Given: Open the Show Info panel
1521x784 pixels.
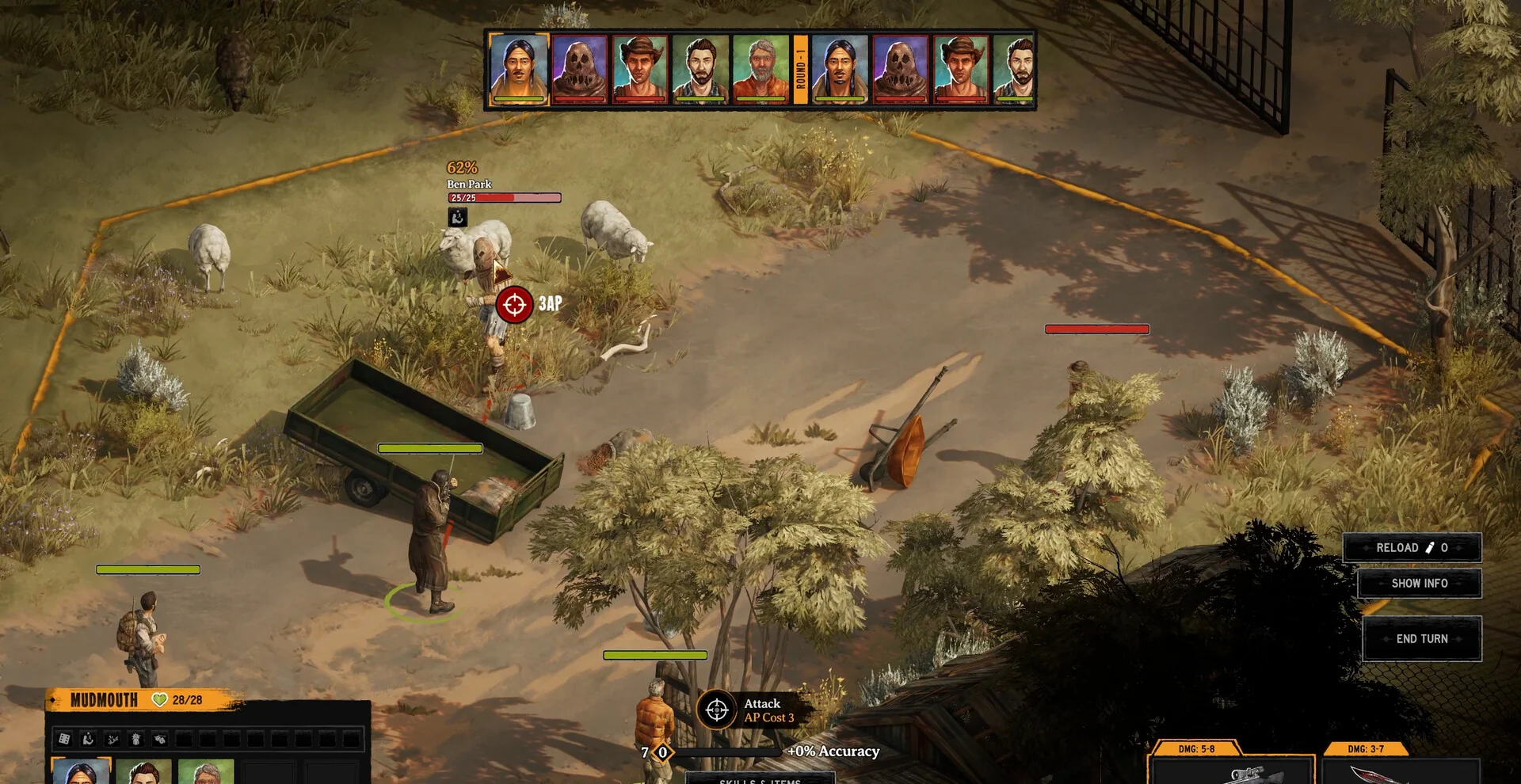Looking at the screenshot, I should pos(1419,584).
